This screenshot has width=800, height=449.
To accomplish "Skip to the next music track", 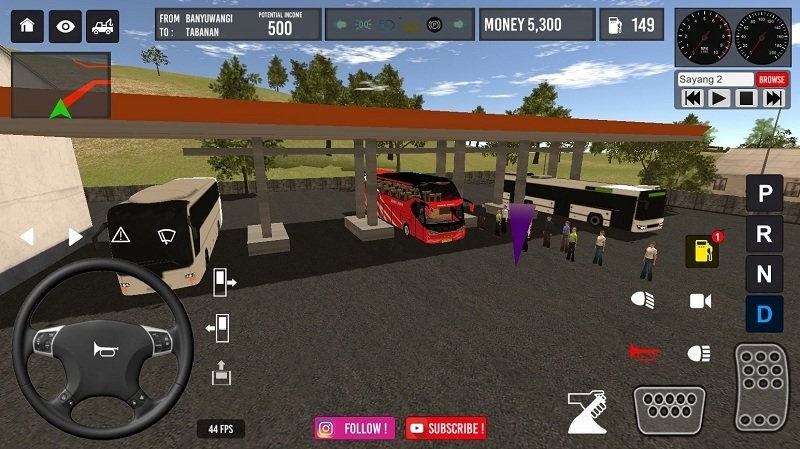I will (773, 98).
